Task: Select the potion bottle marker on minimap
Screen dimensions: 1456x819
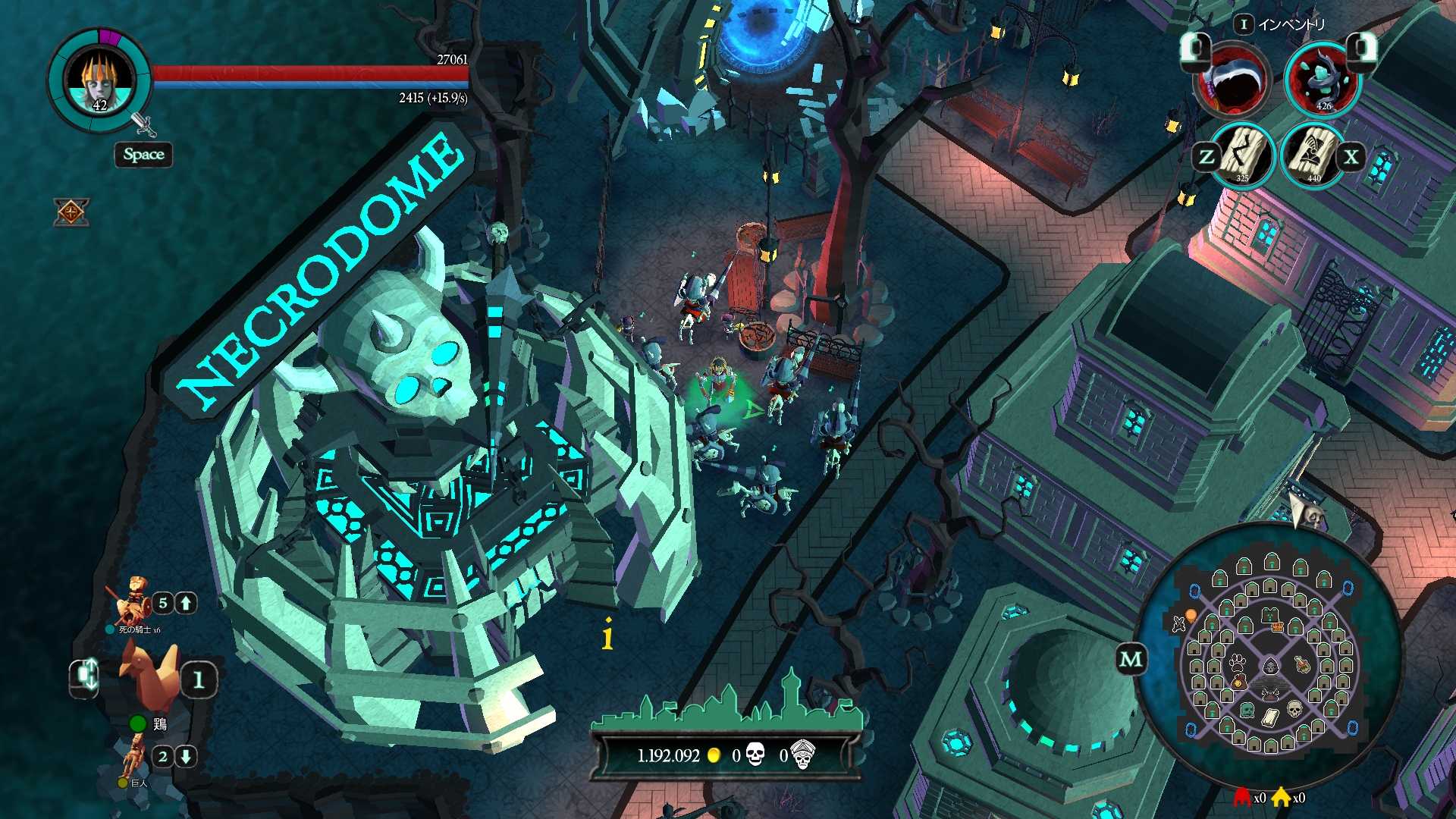Action: (x=1302, y=665)
